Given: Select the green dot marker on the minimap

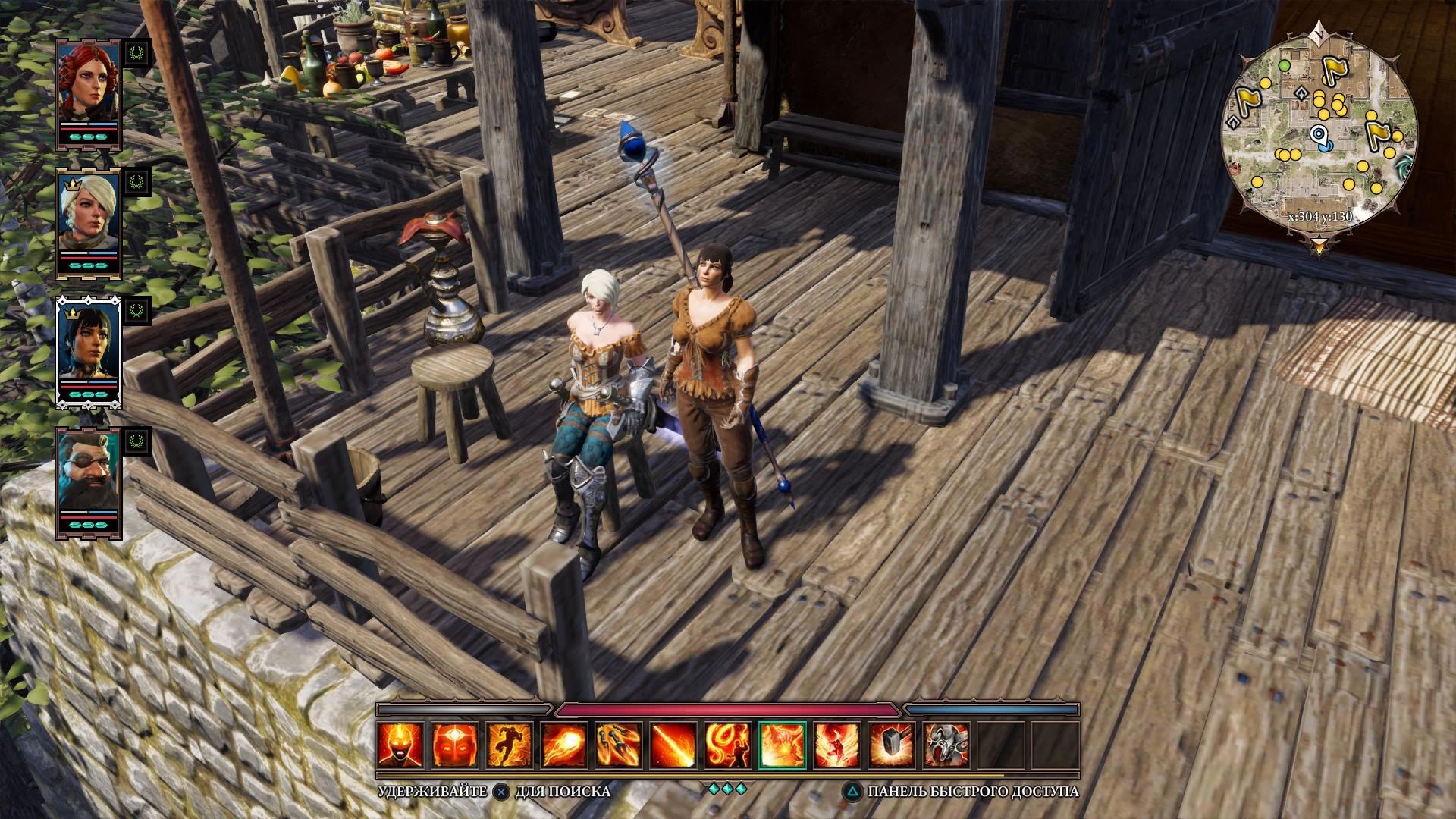Looking at the screenshot, I should tap(1285, 66).
